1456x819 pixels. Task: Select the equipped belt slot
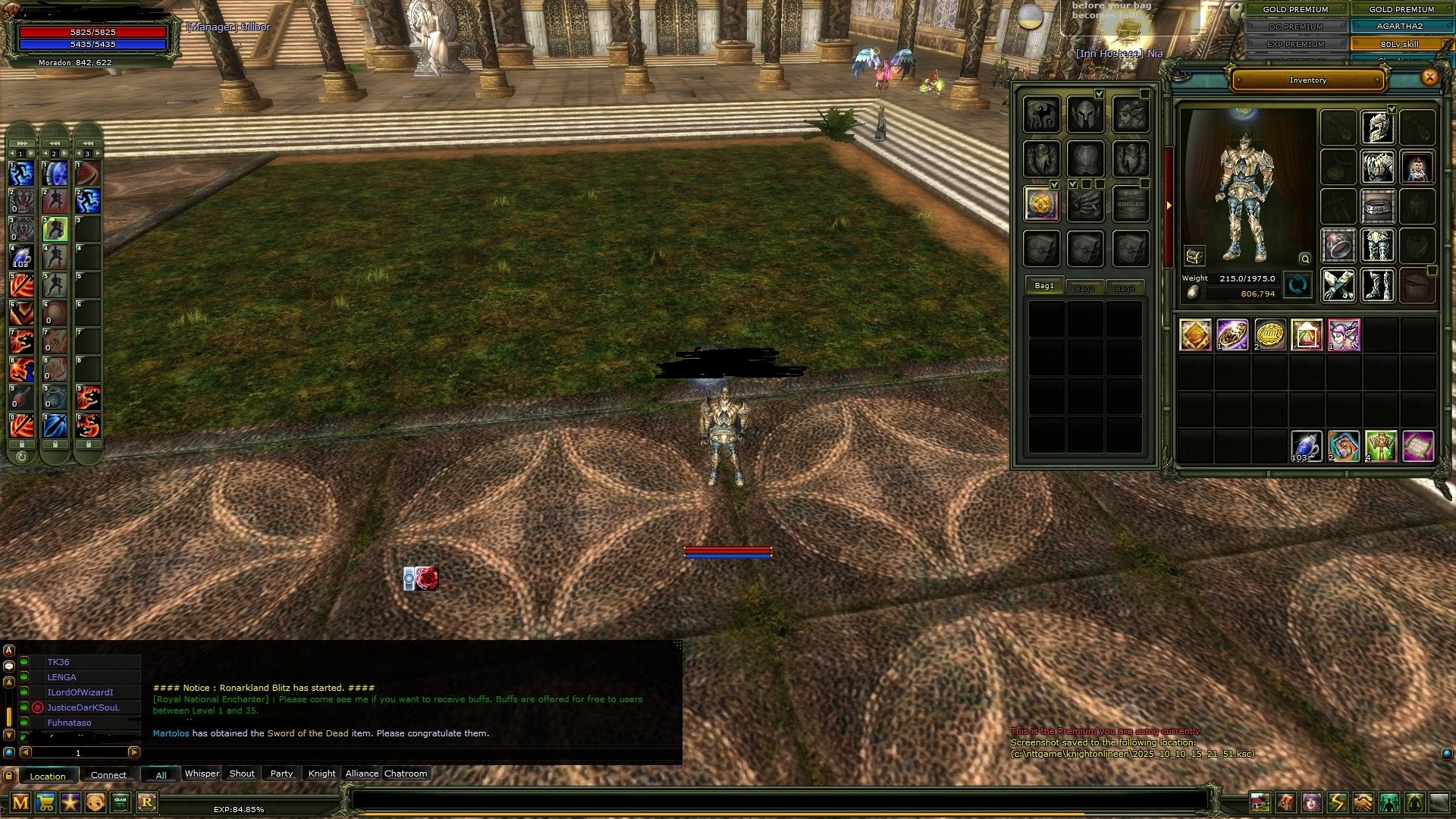pos(1377,206)
